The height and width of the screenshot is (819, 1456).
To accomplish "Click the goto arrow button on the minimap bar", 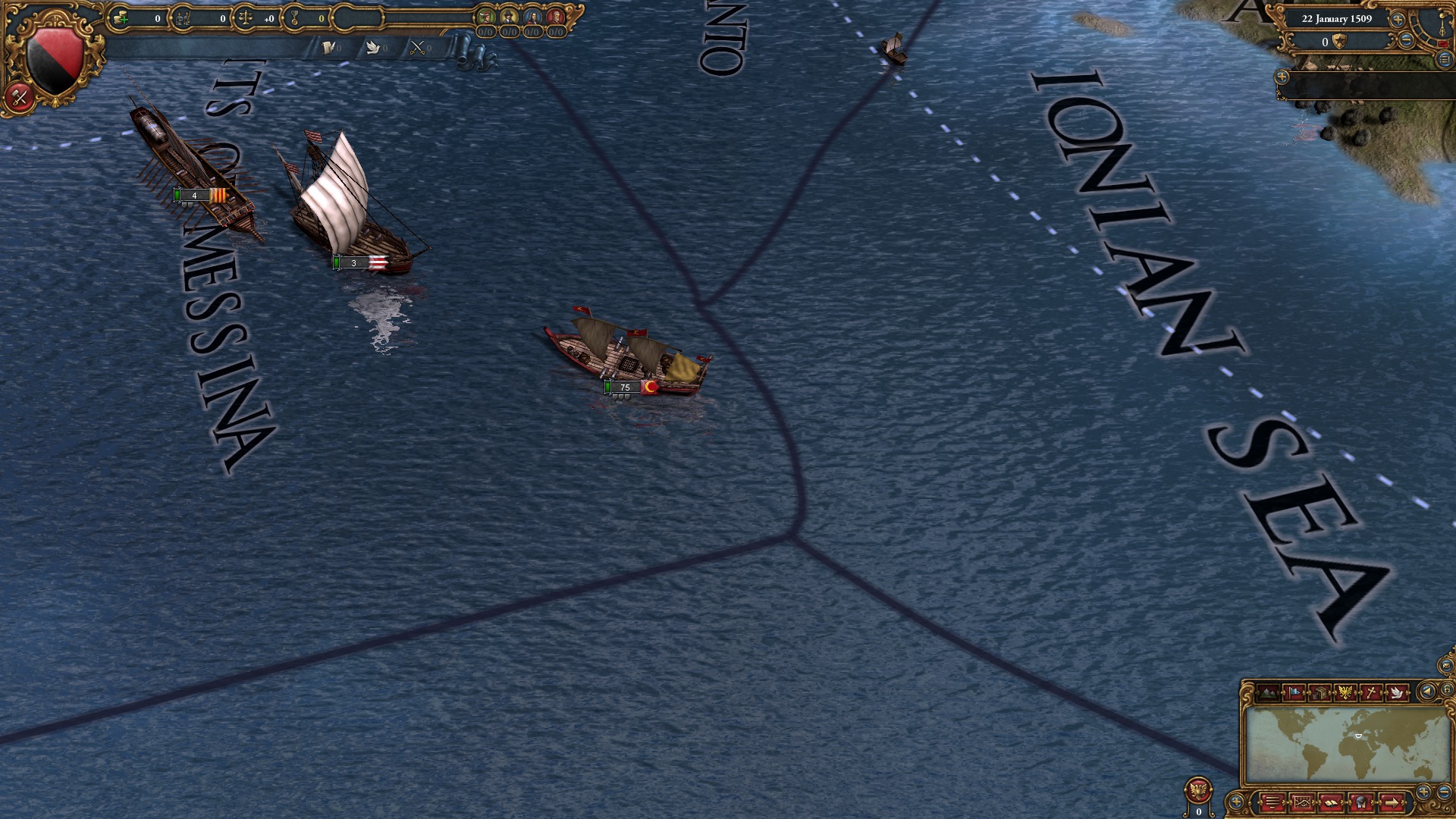I will coord(1392,802).
